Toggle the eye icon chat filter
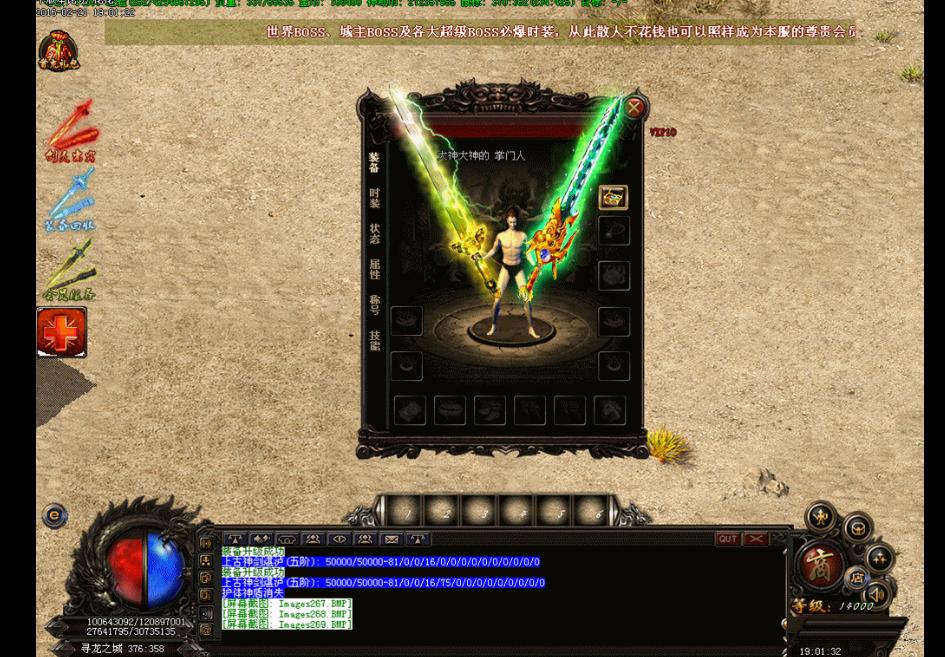 (x=339, y=539)
